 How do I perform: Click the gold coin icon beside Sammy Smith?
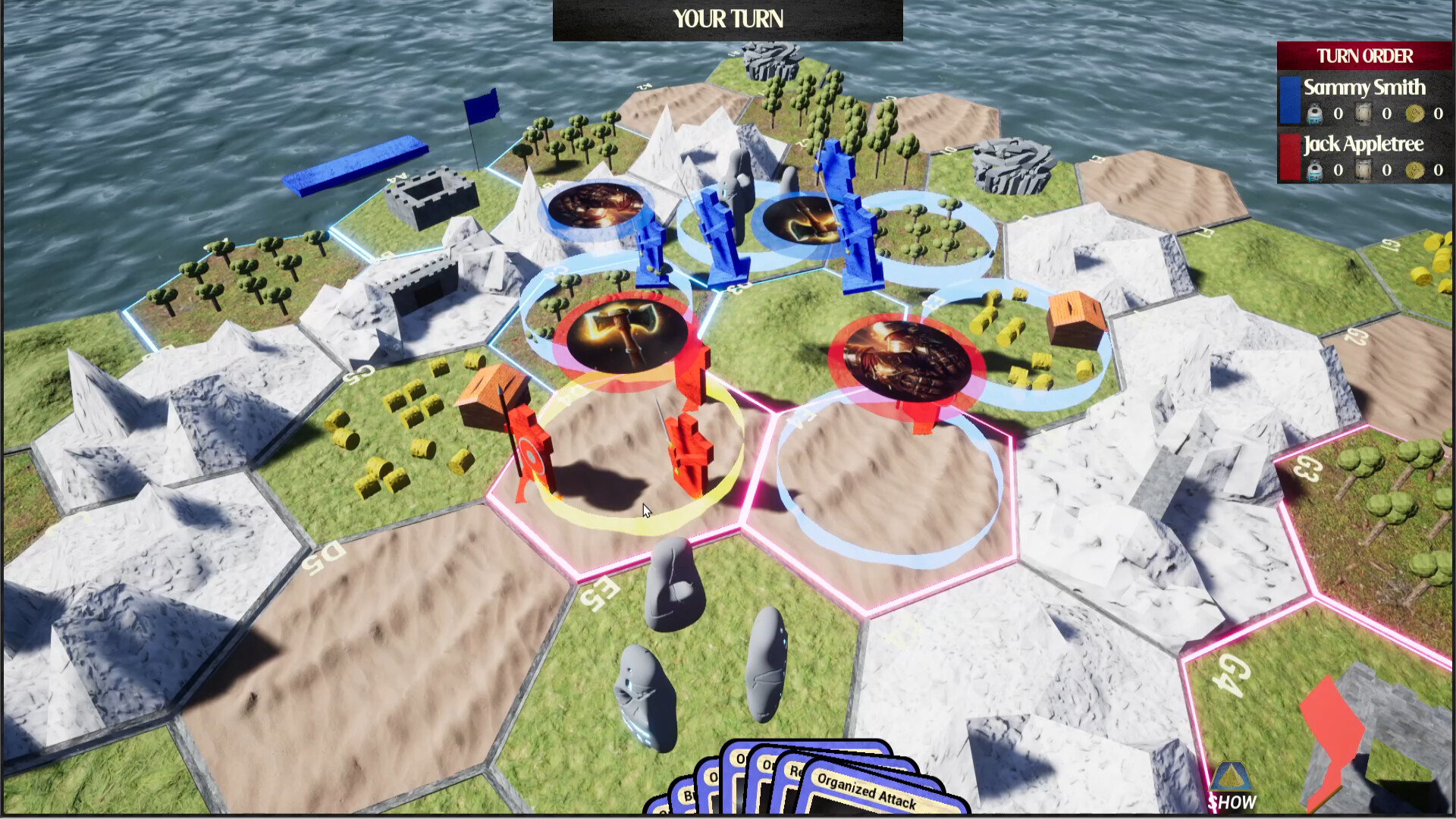(1414, 114)
